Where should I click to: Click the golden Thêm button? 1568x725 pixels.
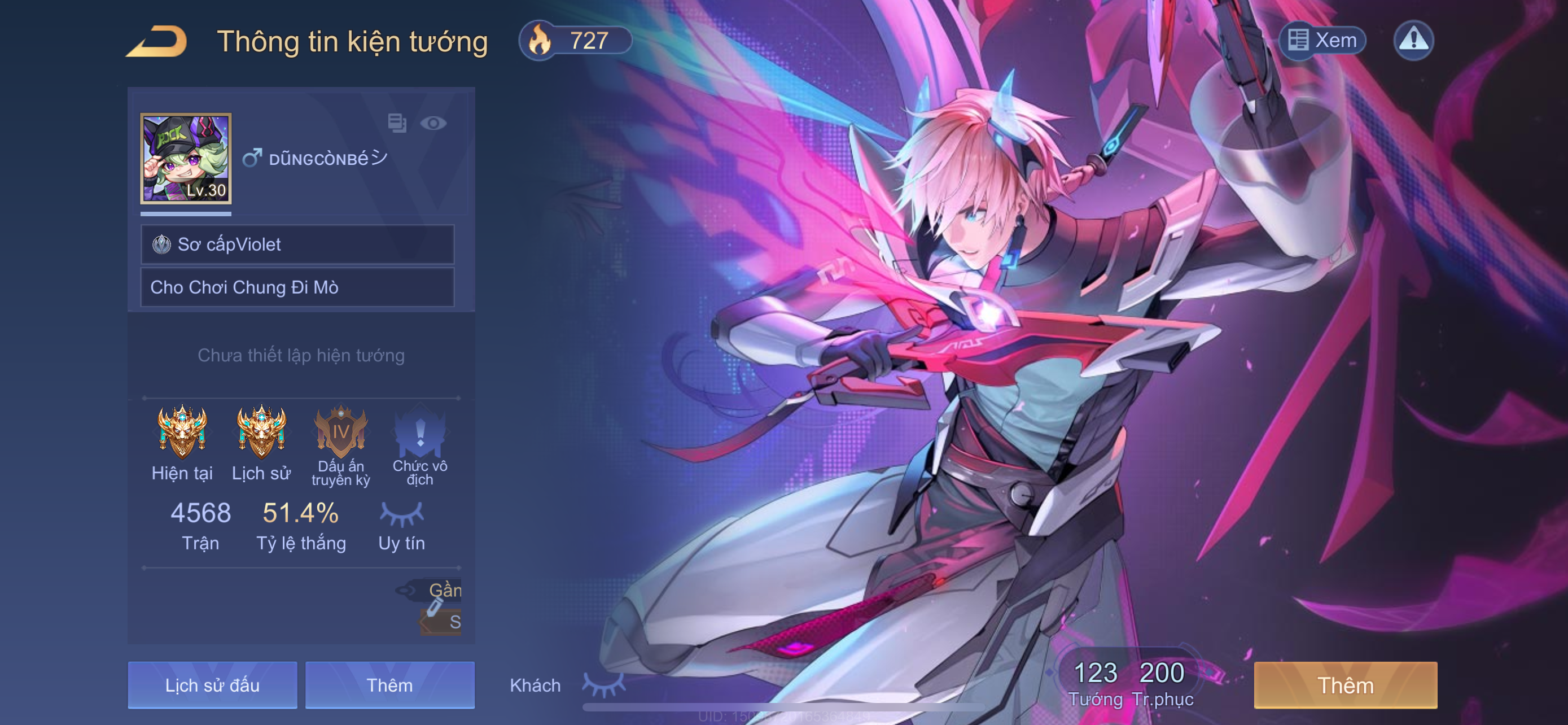[x=1345, y=685]
